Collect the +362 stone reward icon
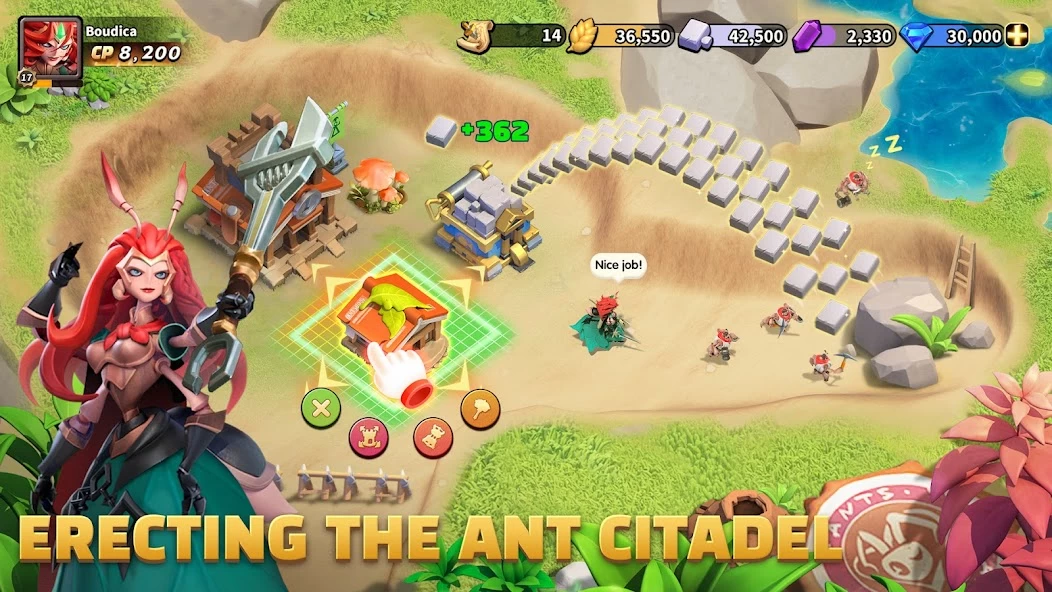The image size is (1052, 592). coord(441,131)
